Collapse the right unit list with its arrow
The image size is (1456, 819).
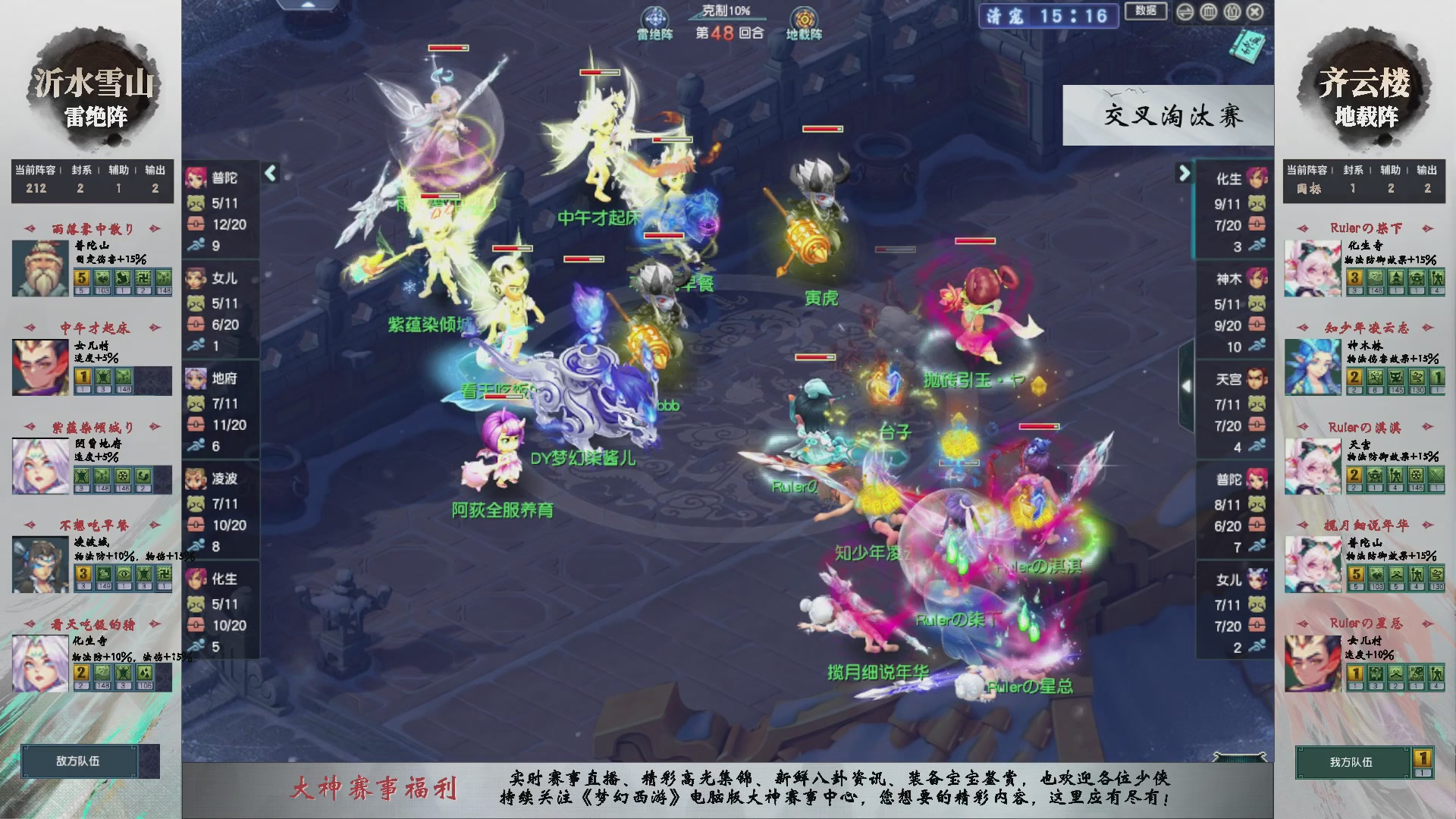coord(1183,173)
